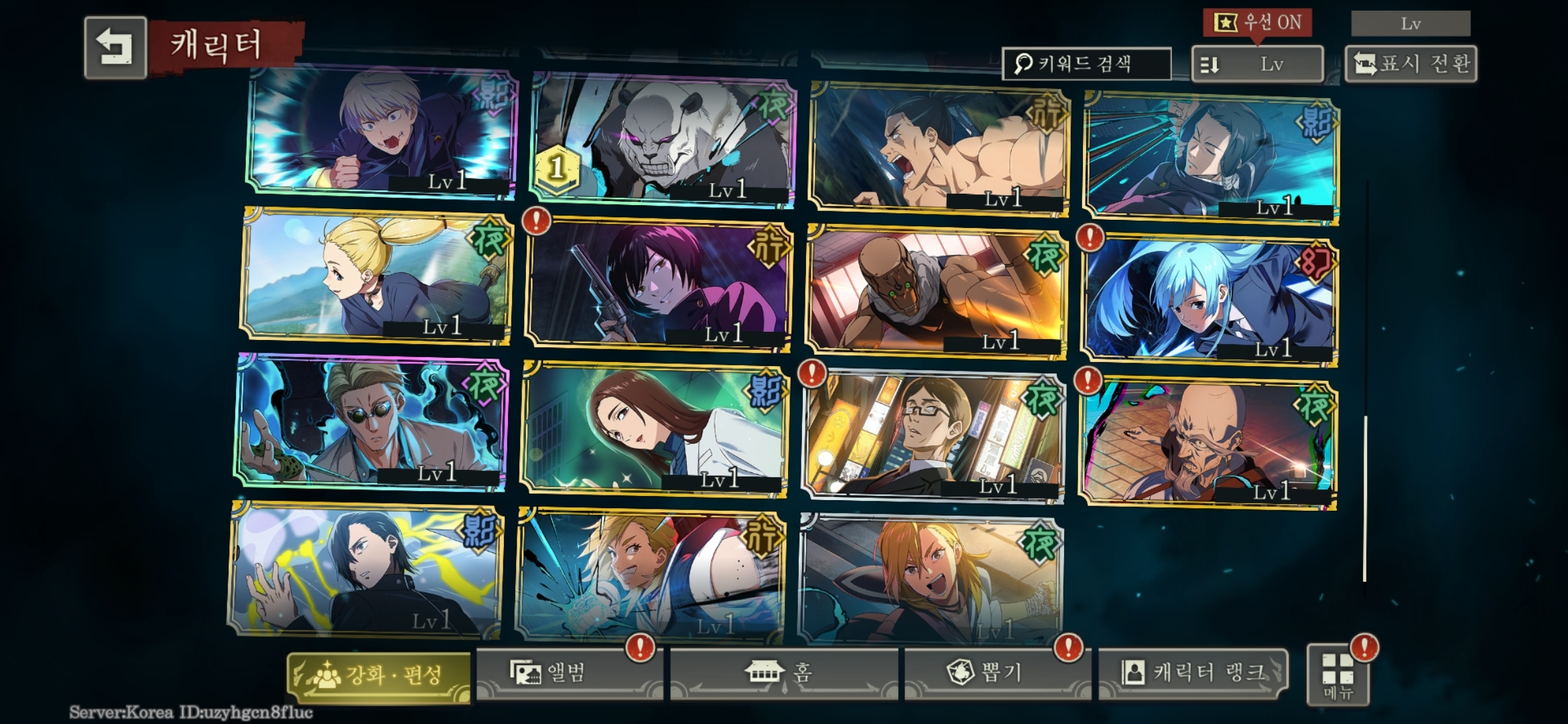The height and width of the screenshot is (724, 1568).
Task: Open the 뽑기 gacha tab
Action: click(997, 673)
